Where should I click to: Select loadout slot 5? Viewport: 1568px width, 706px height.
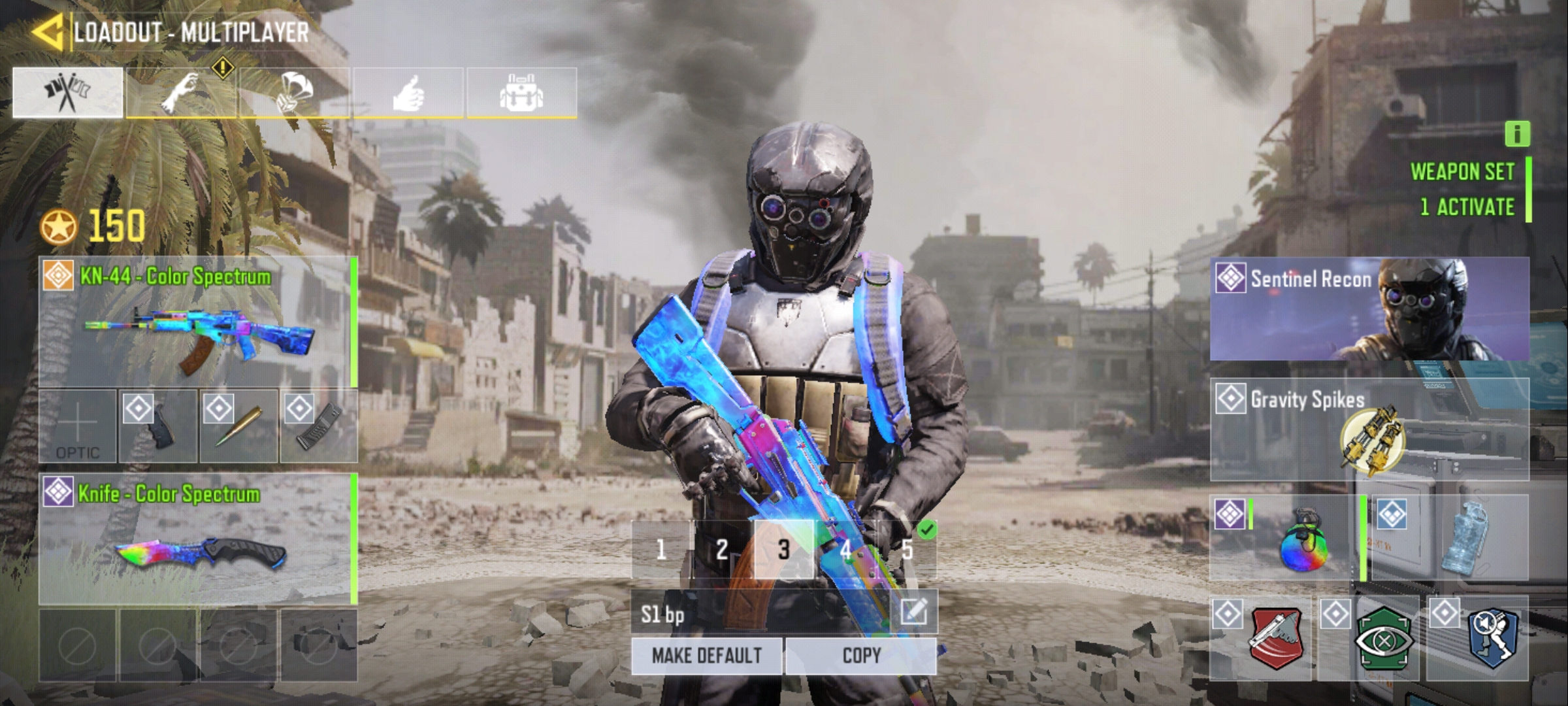coord(907,550)
